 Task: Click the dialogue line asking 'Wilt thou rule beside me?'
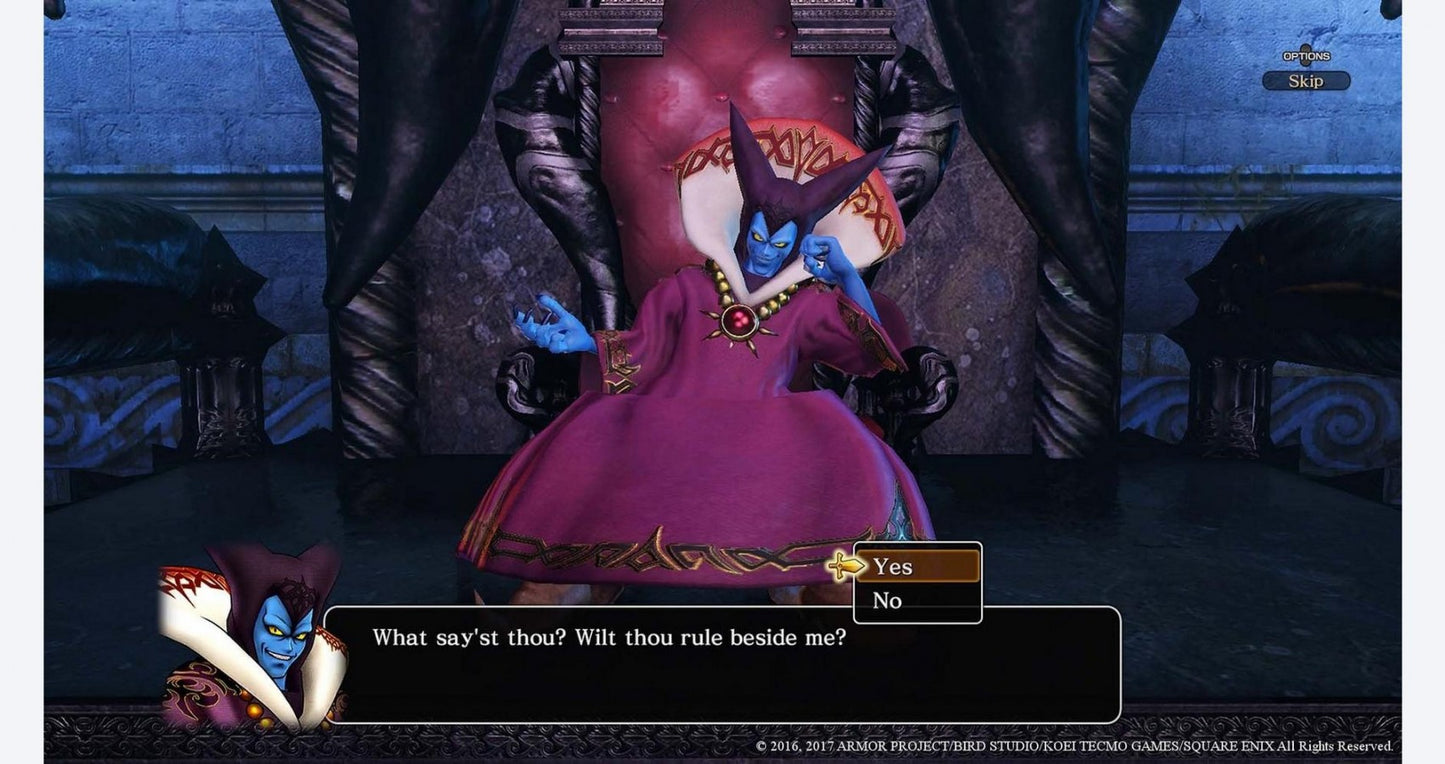point(610,637)
